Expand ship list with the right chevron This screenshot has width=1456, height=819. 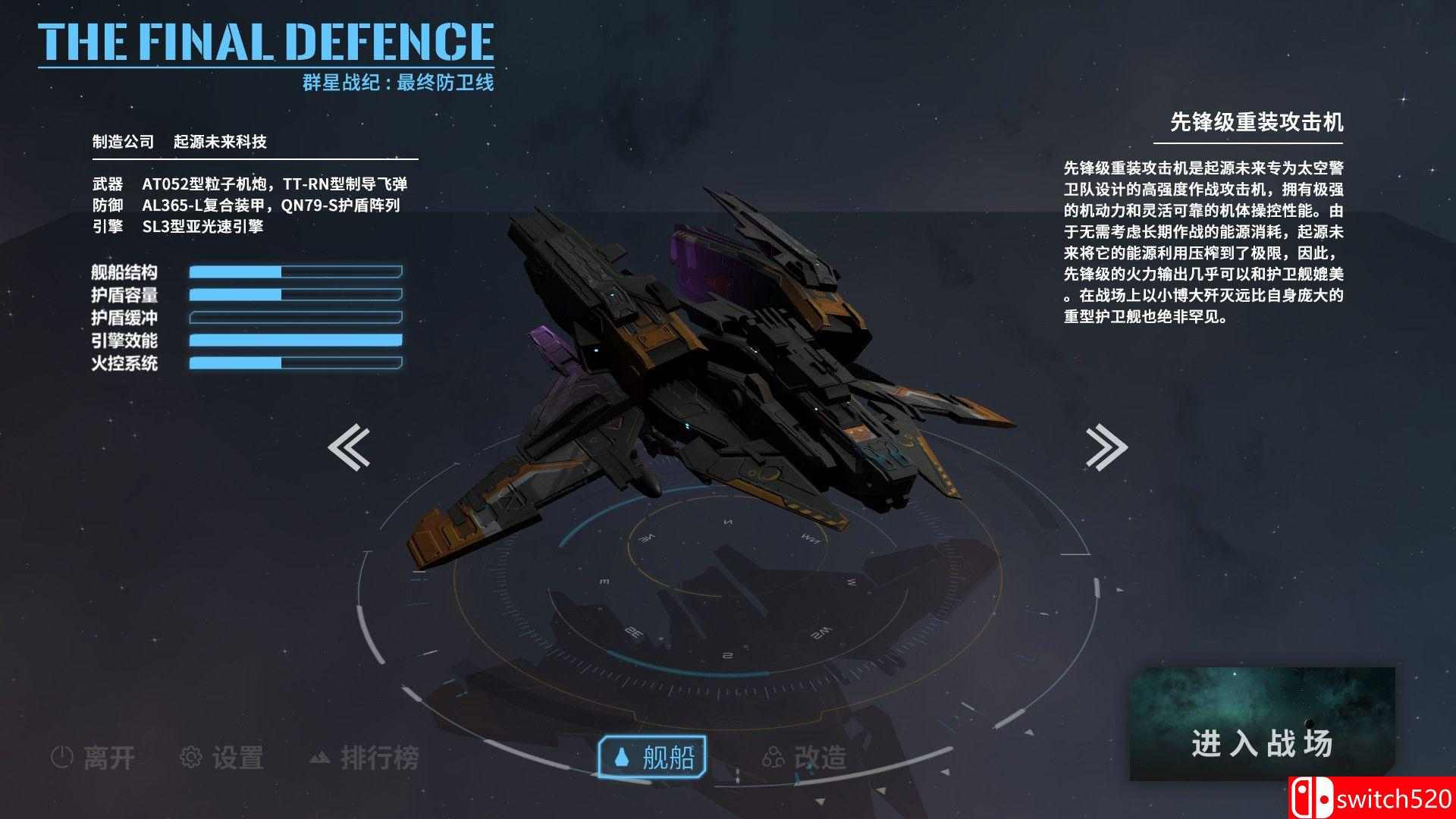coord(1106,446)
